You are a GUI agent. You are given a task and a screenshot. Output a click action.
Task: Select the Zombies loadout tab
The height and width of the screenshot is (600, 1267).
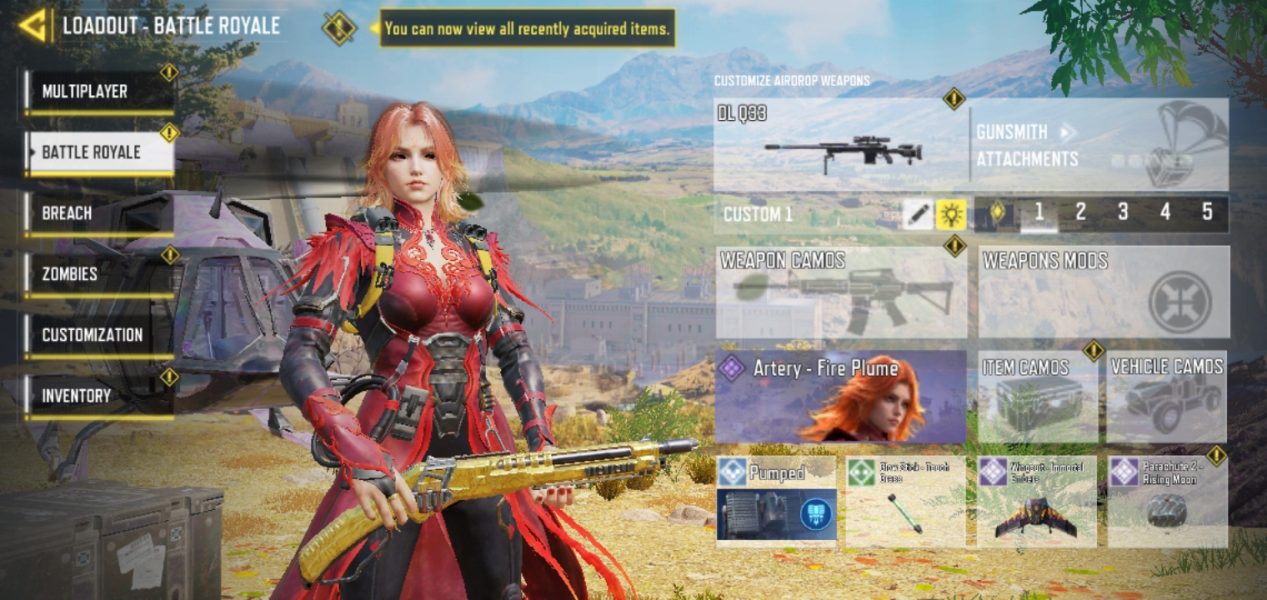(99, 274)
